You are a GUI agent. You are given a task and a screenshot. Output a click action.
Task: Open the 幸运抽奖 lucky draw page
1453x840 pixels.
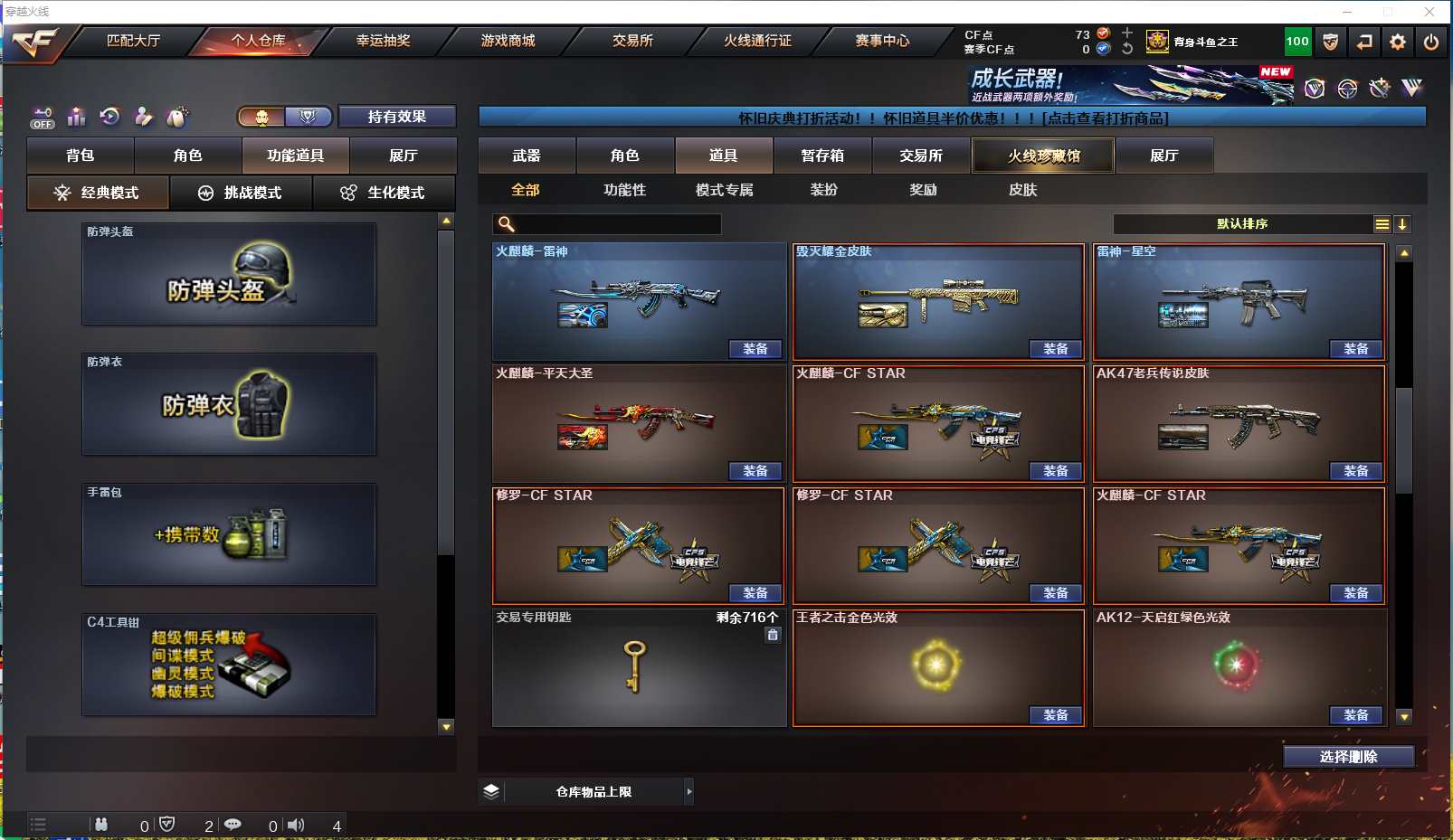click(383, 41)
